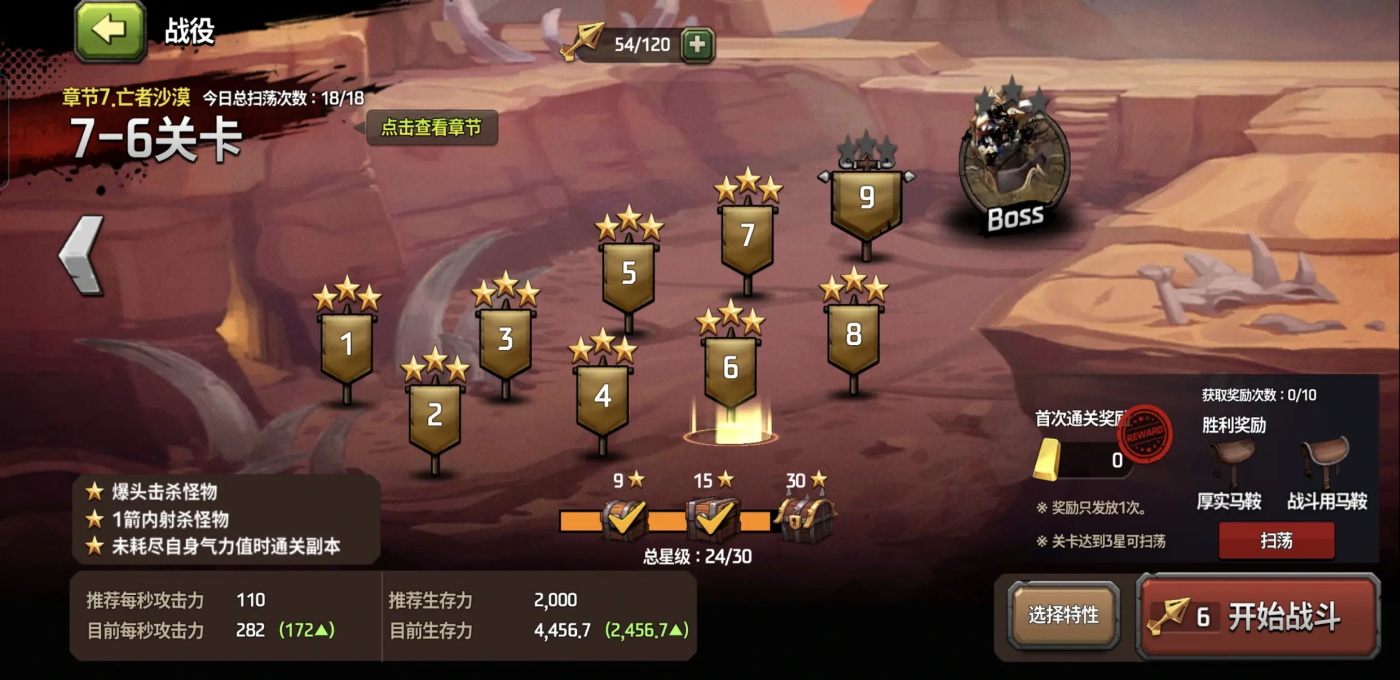
Task: Tap the red 扫荡 sweep button
Action: (1276, 541)
